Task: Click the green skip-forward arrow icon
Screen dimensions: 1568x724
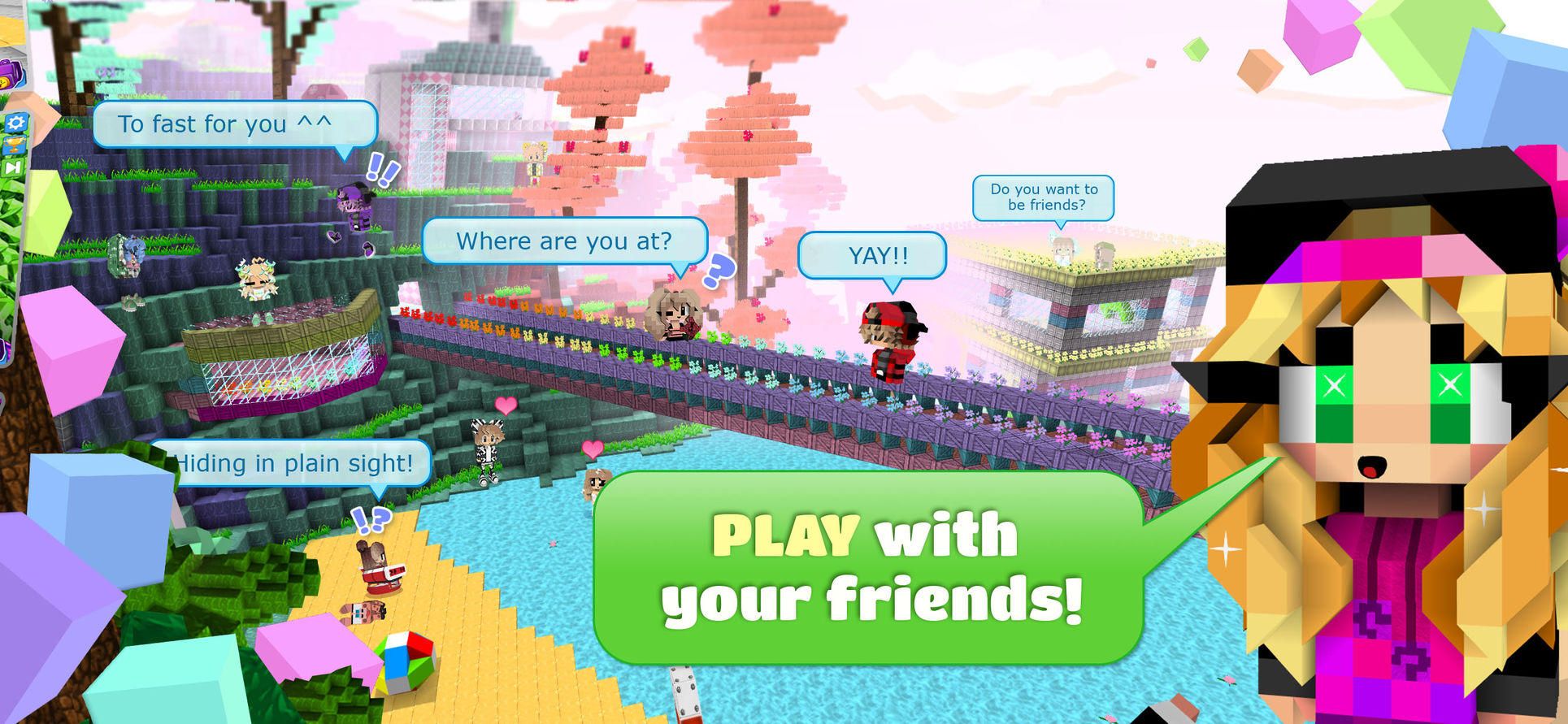Action: [13, 168]
